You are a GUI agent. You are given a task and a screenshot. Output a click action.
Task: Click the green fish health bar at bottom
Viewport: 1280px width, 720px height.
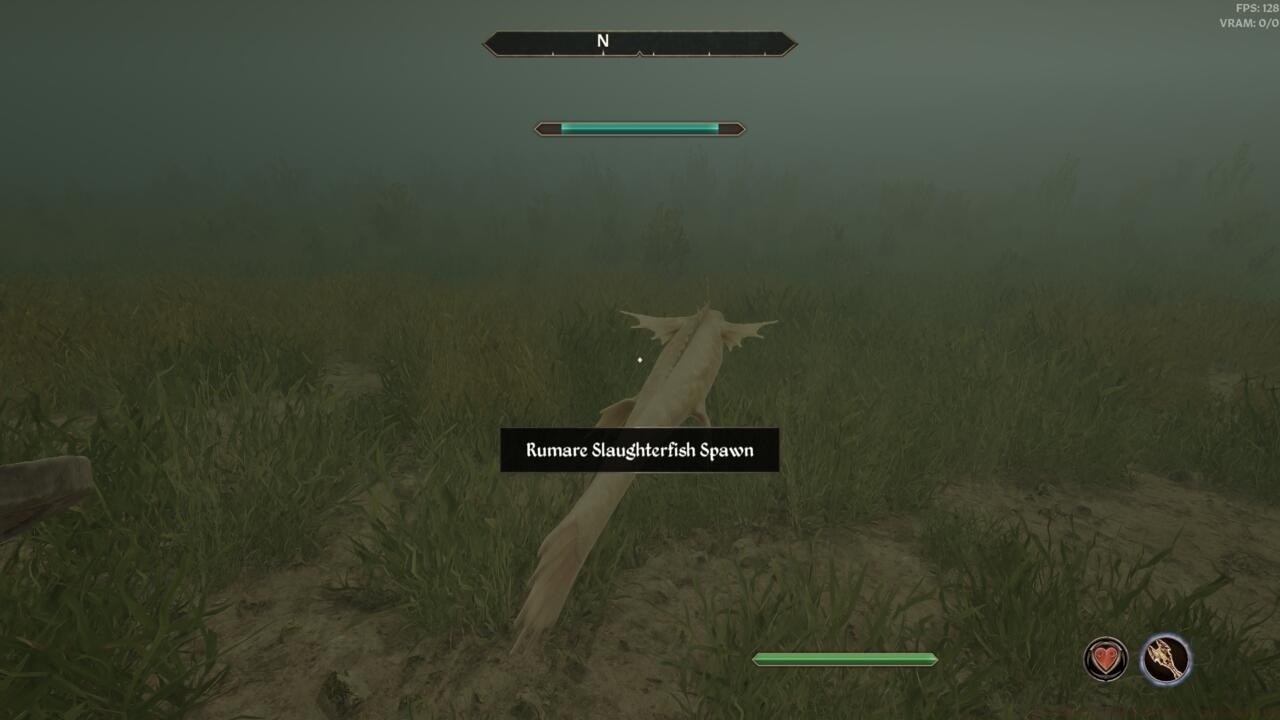[x=843, y=658]
